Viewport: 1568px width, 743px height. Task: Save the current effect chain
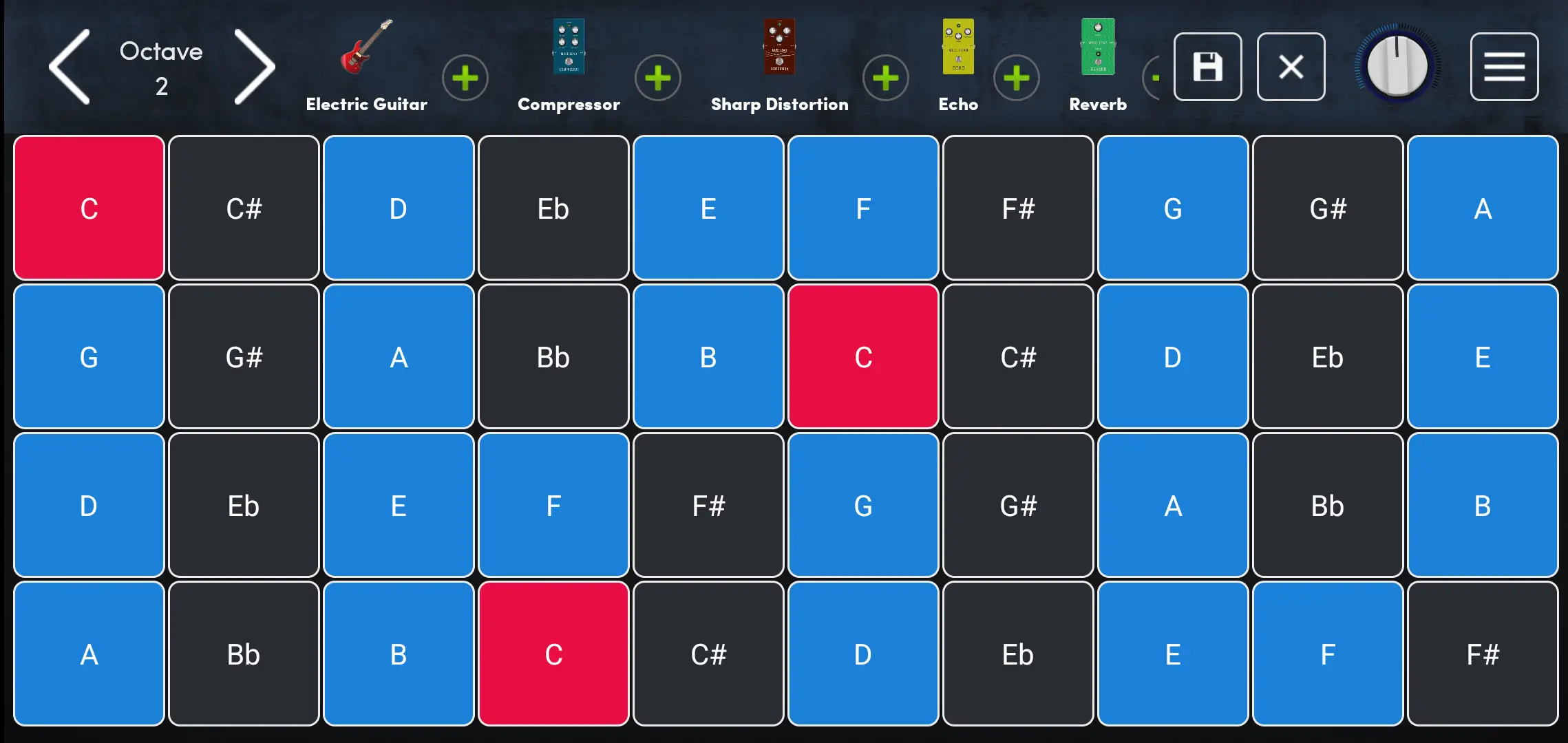coord(1208,66)
